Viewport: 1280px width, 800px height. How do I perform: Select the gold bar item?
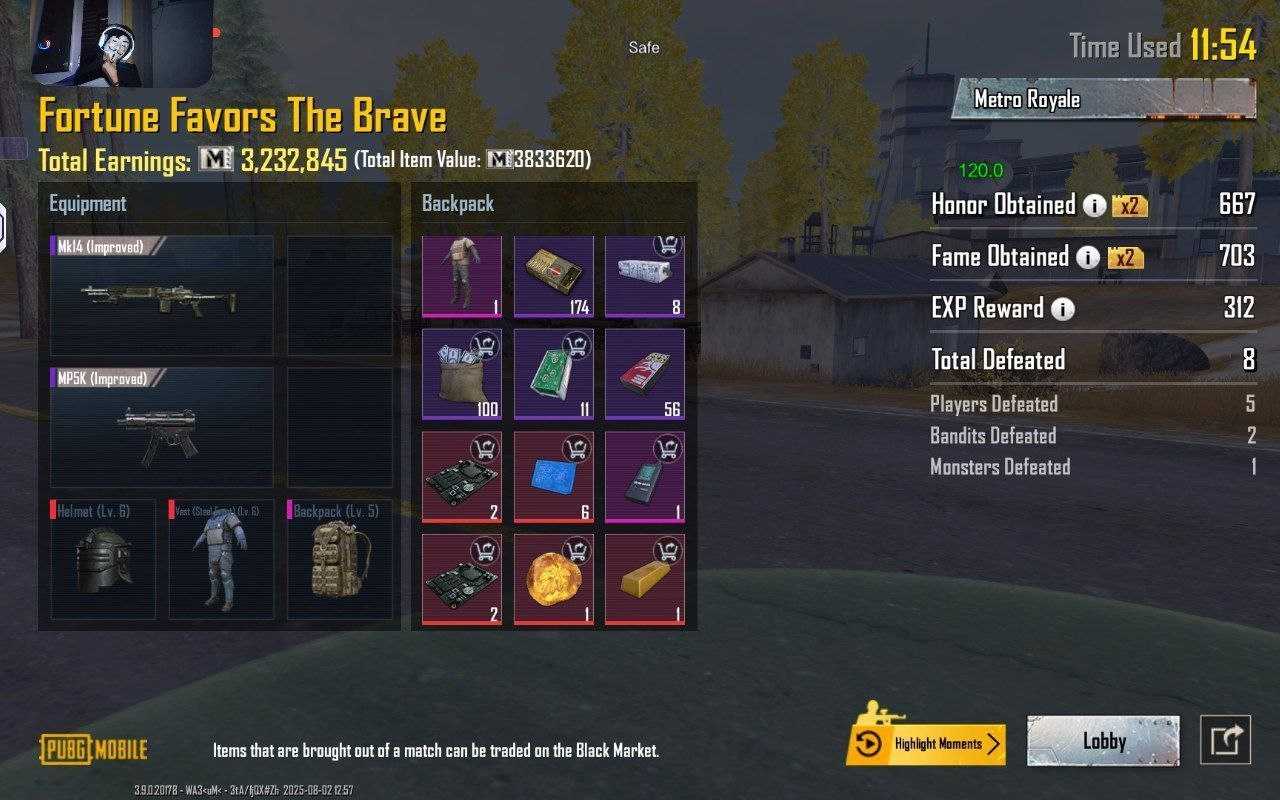pos(644,579)
